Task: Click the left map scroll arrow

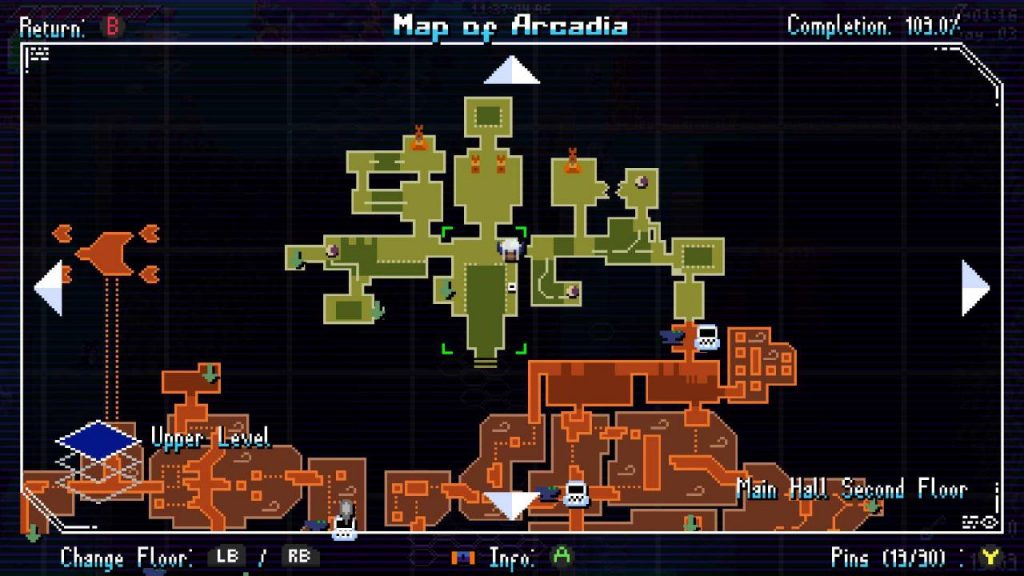Action: click(x=48, y=288)
